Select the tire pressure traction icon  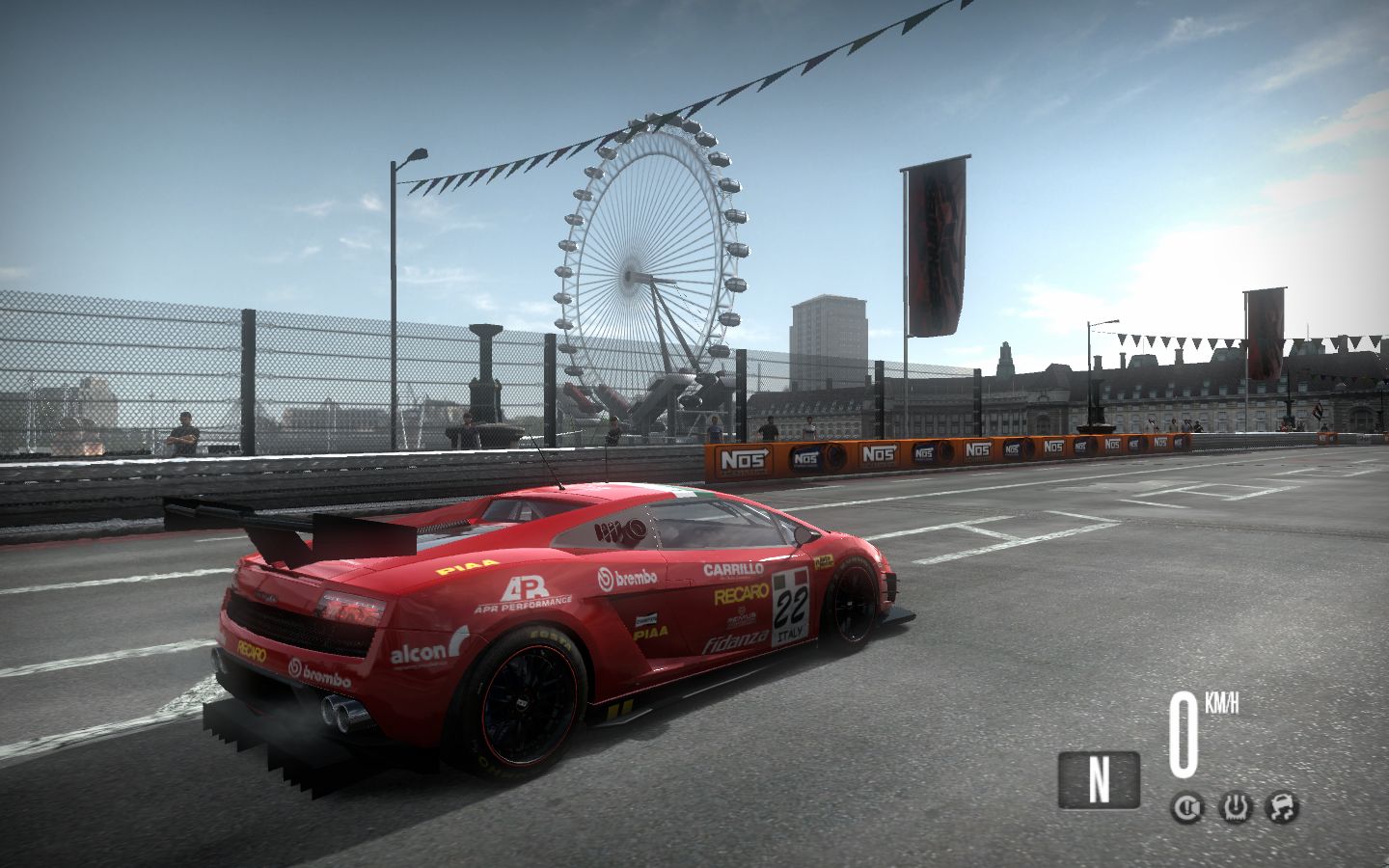1236,806
